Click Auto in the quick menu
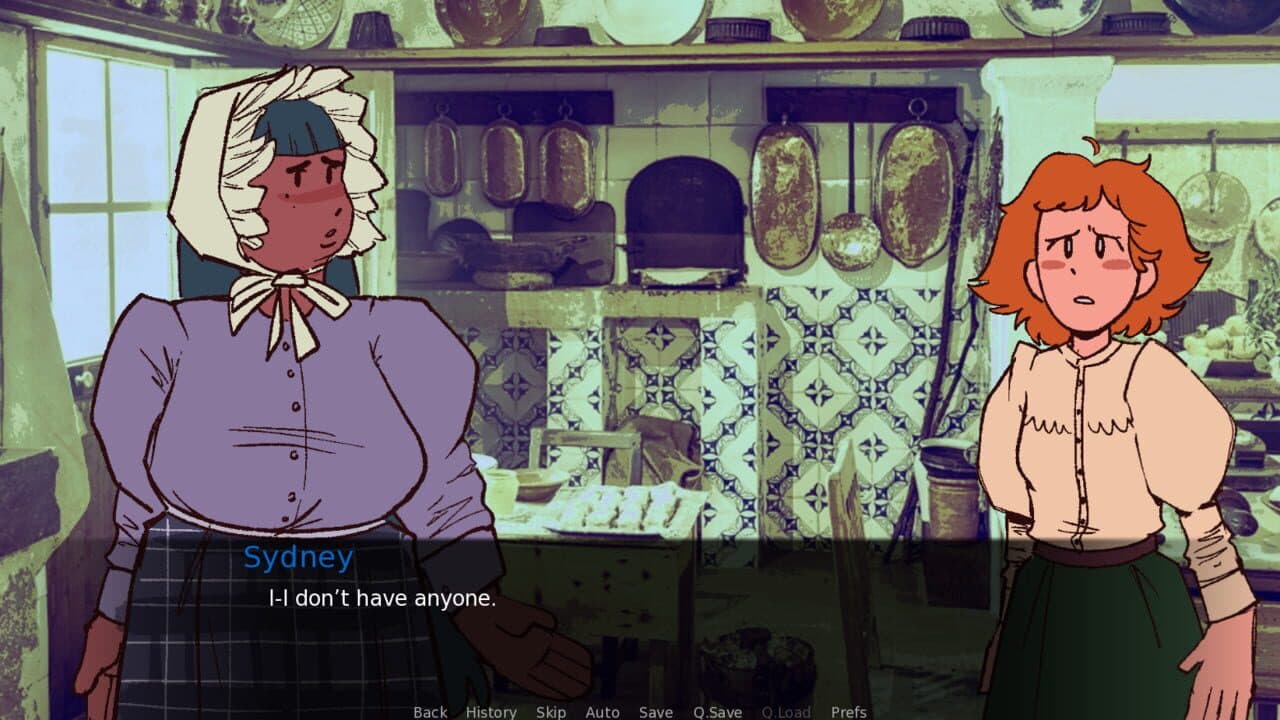 point(602,712)
